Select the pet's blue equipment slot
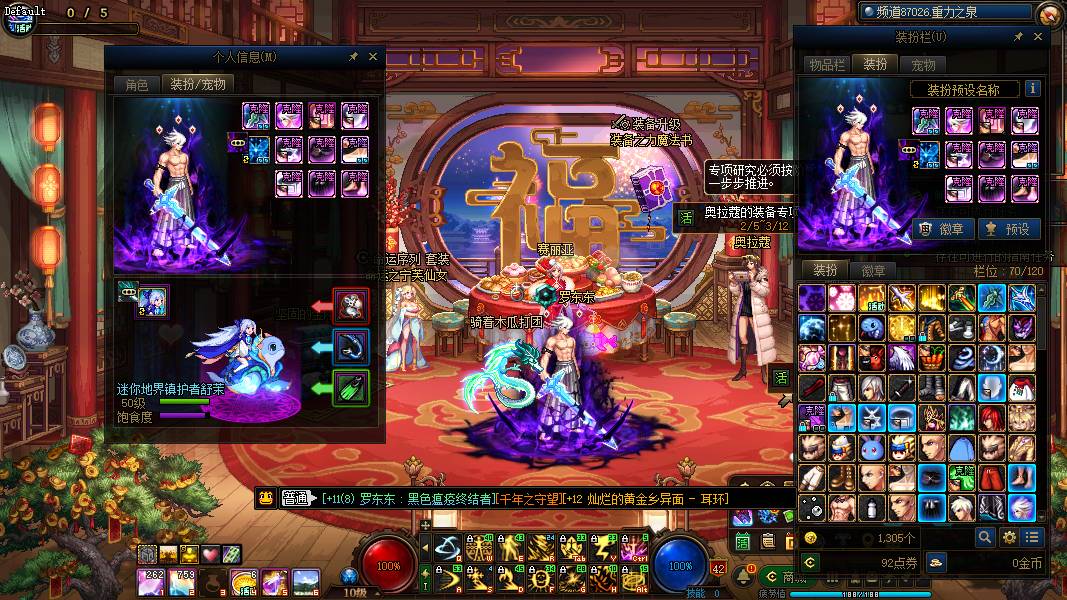1067x600 pixels. click(x=351, y=346)
